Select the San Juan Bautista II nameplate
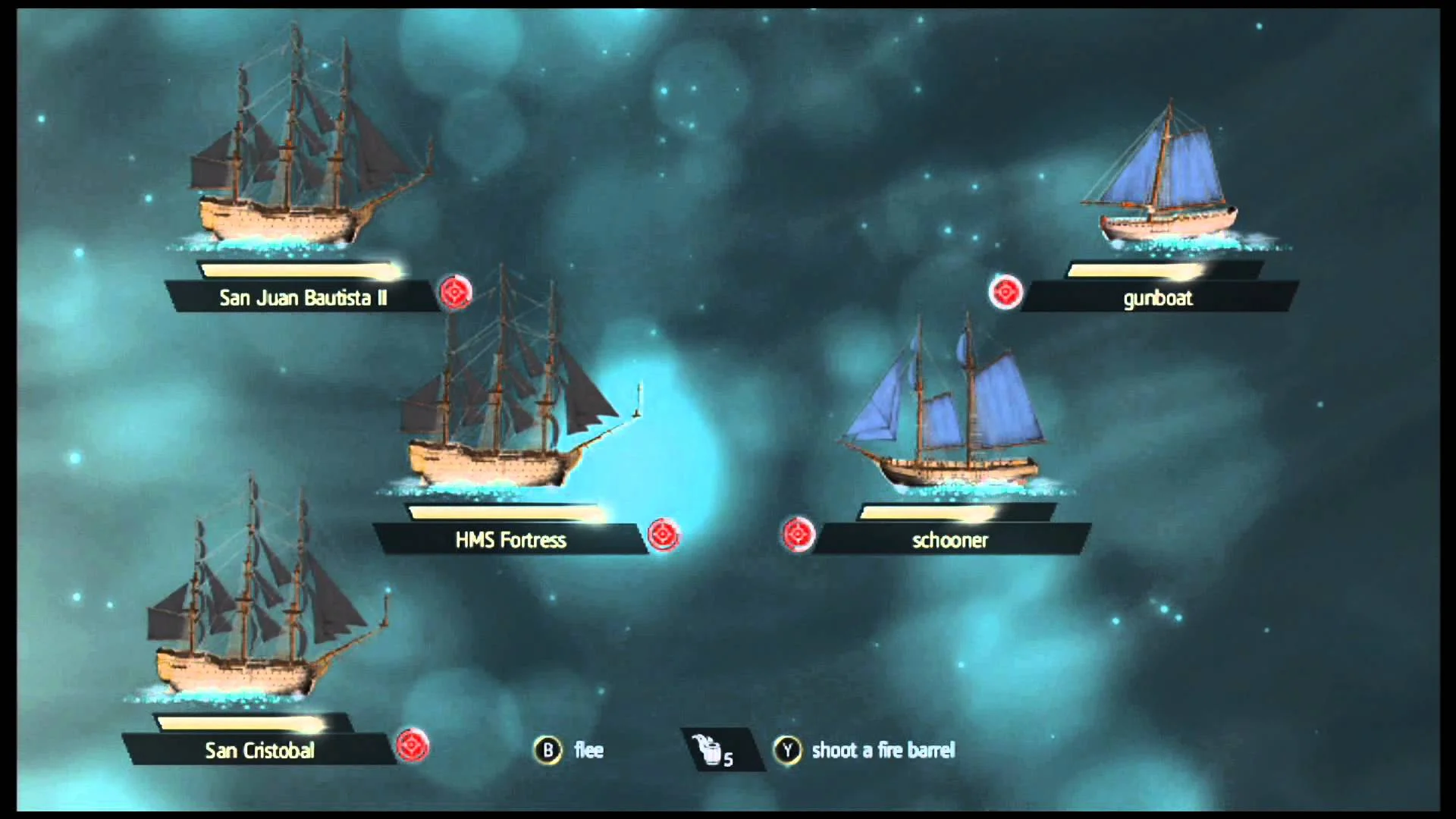The height and width of the screenshot is (819, 1456). [x=303, y=298]
